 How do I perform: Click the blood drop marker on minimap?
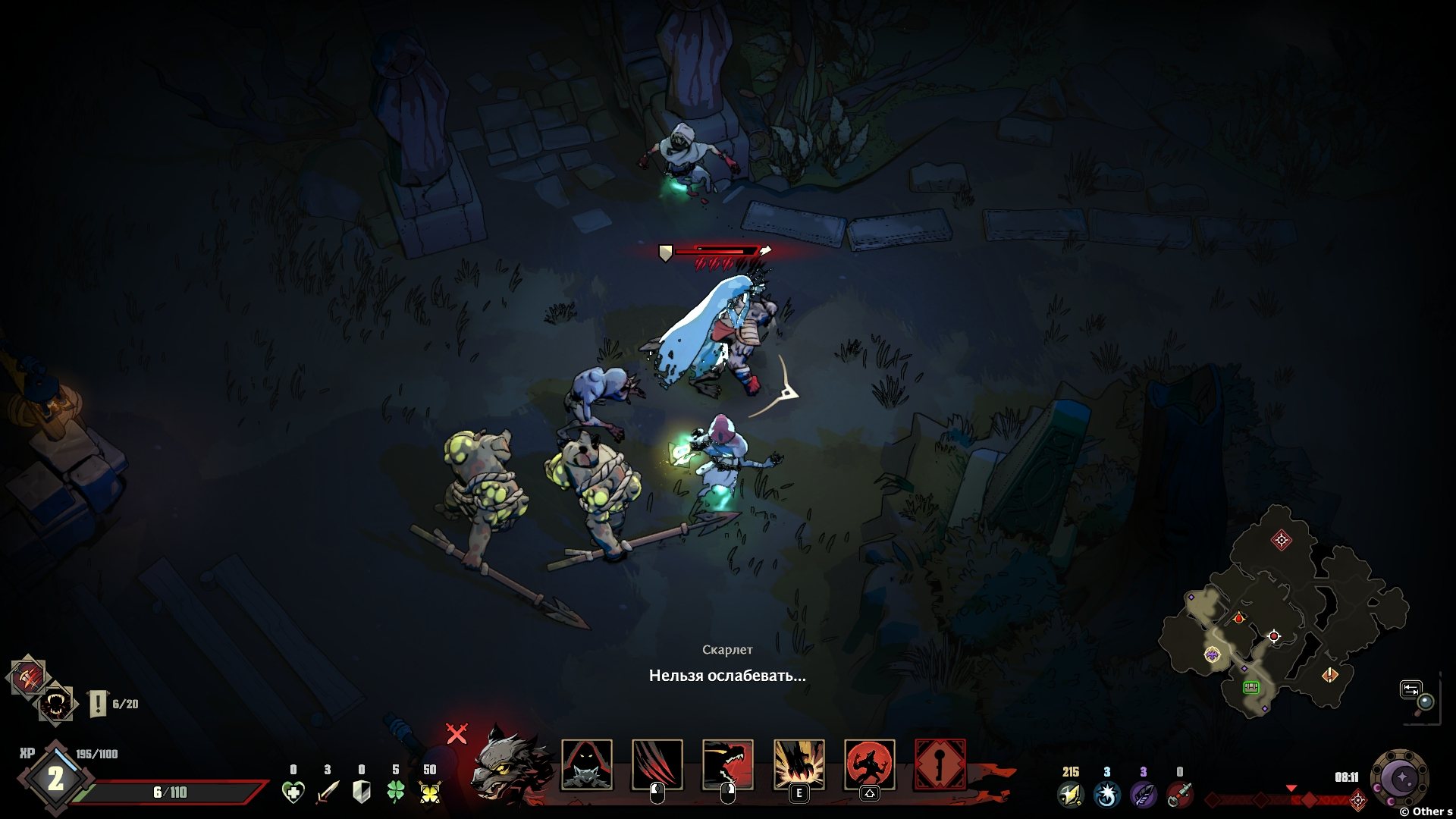click(x=1239, y=618)
